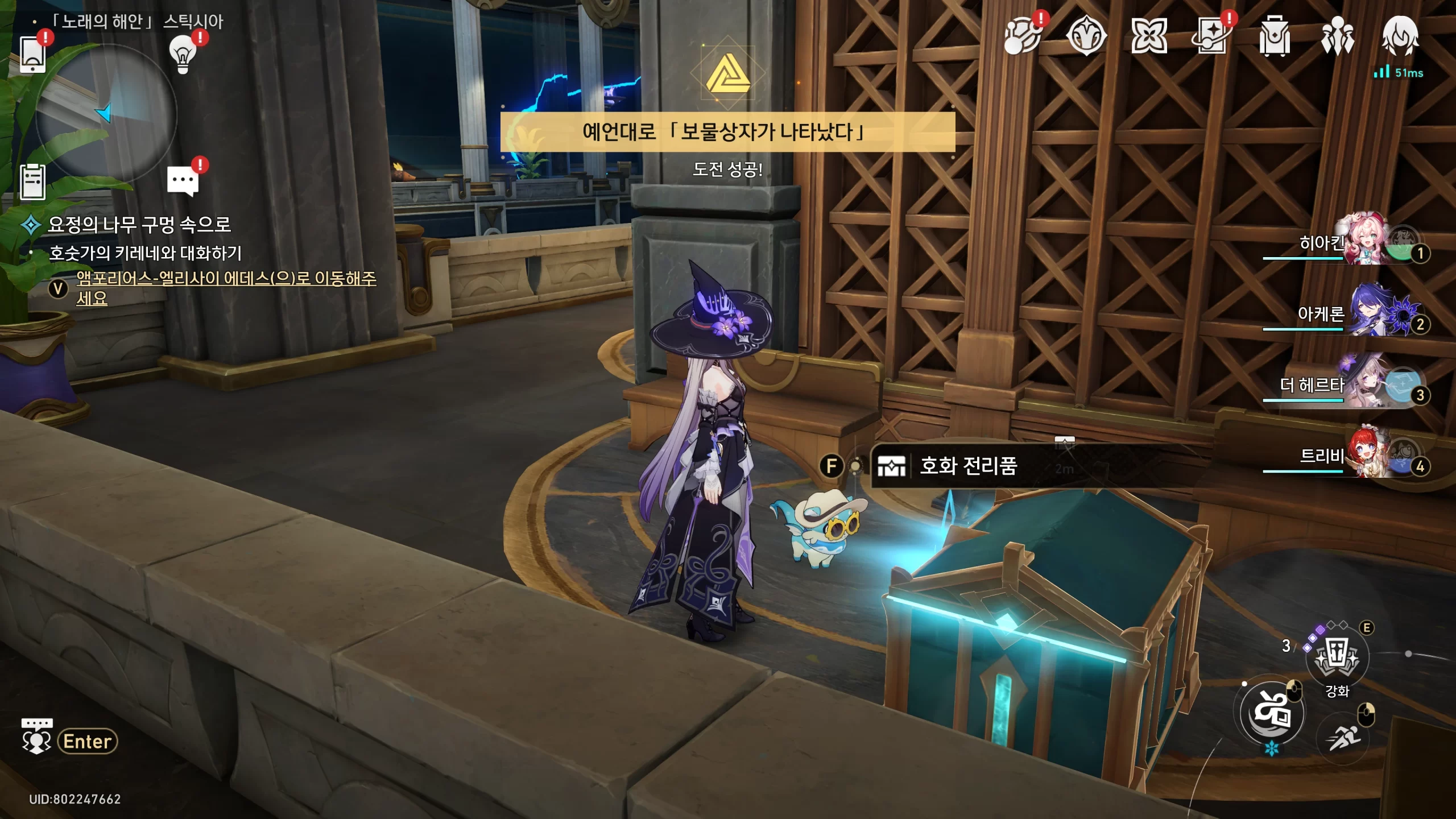Click the circular minimap

click(x=106, y=114)
